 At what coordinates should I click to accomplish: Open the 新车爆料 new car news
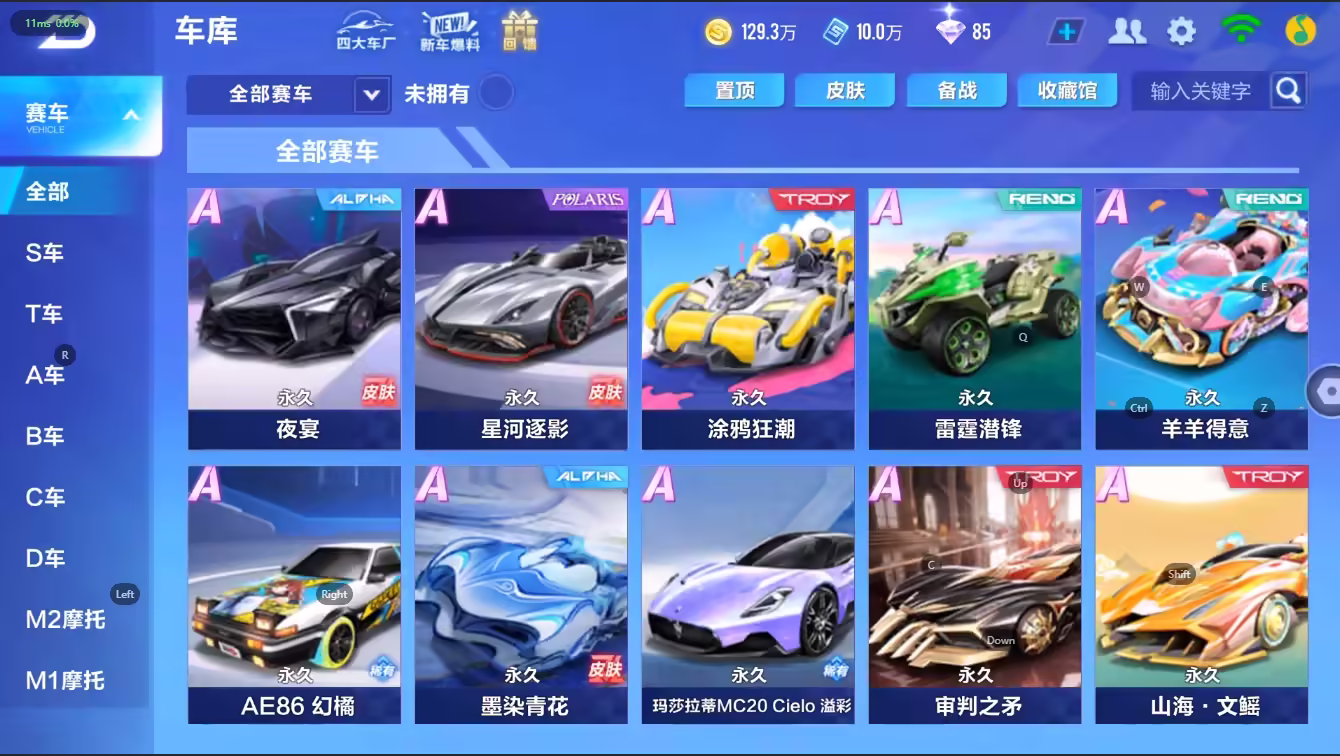pos(449,31)
